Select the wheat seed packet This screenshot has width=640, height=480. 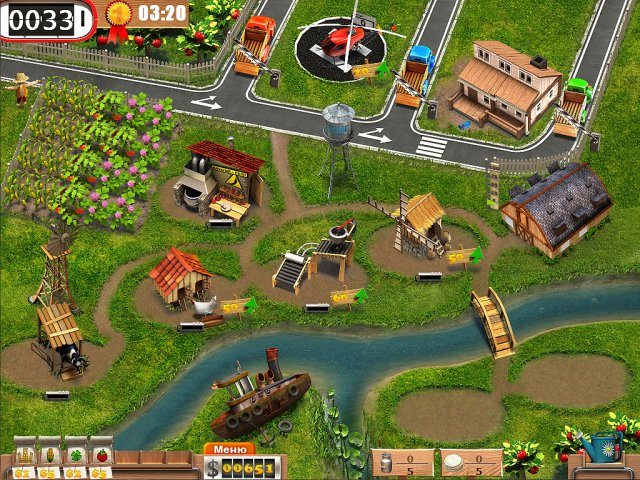click(22, 455)
